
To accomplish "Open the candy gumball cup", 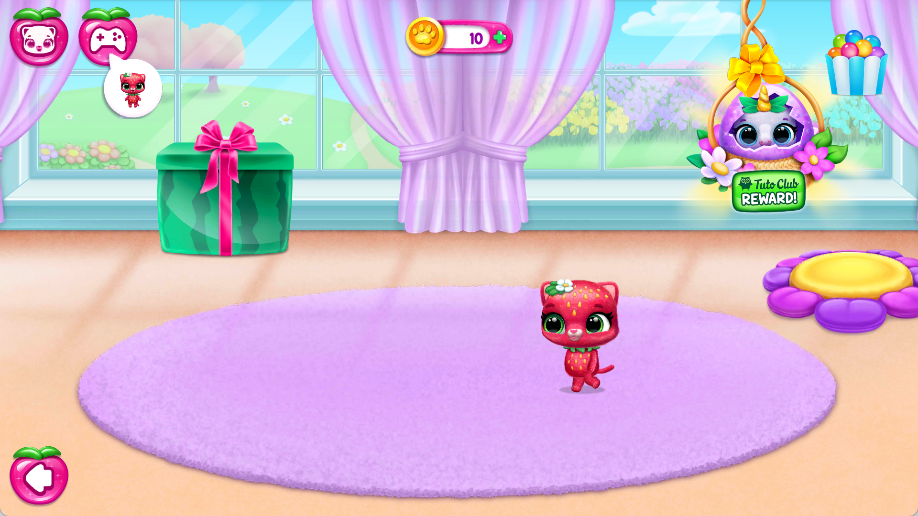I will (x=856, y=64).
